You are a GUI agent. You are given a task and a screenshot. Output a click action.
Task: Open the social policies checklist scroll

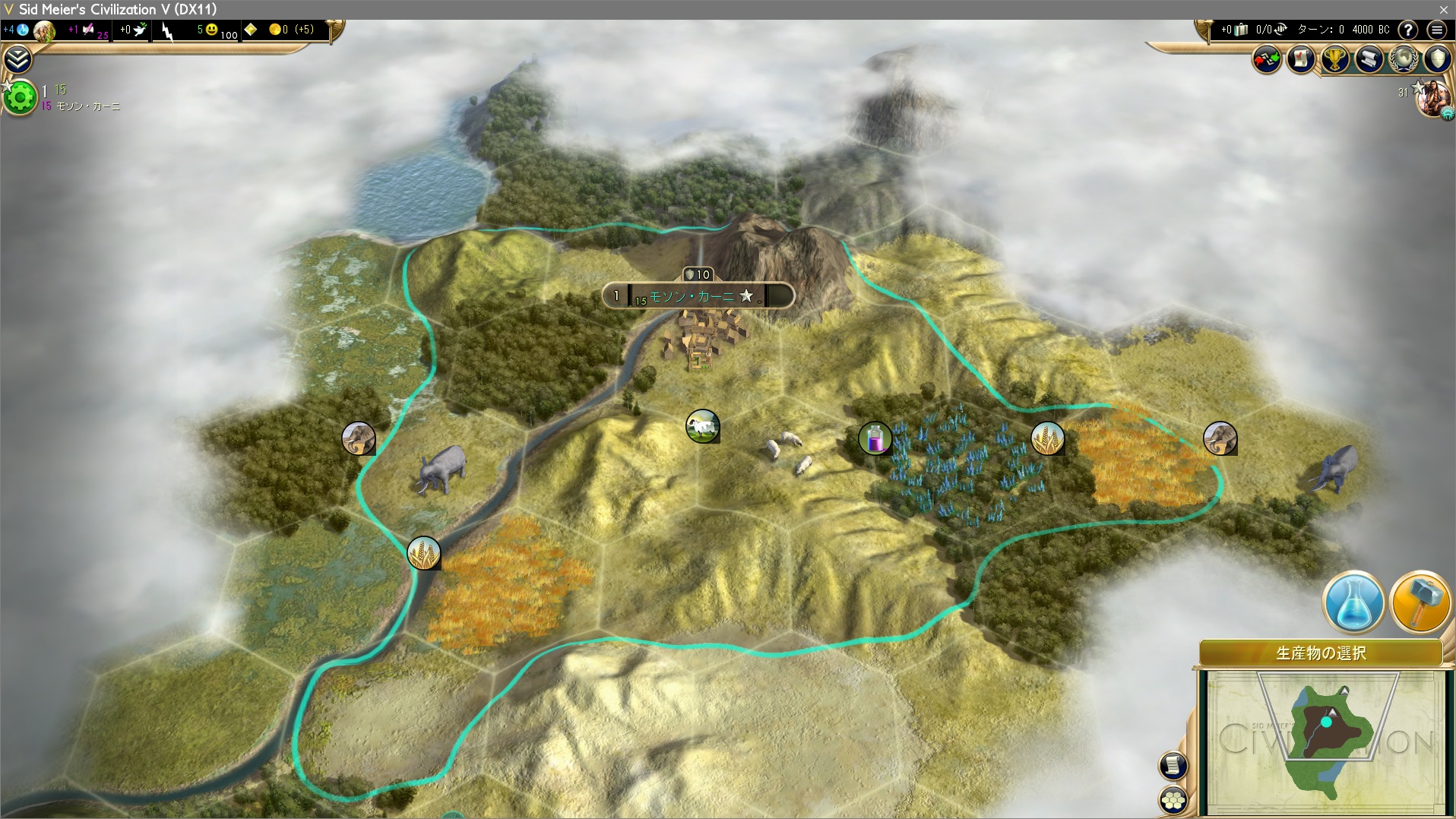click(x=1301, y=58)
